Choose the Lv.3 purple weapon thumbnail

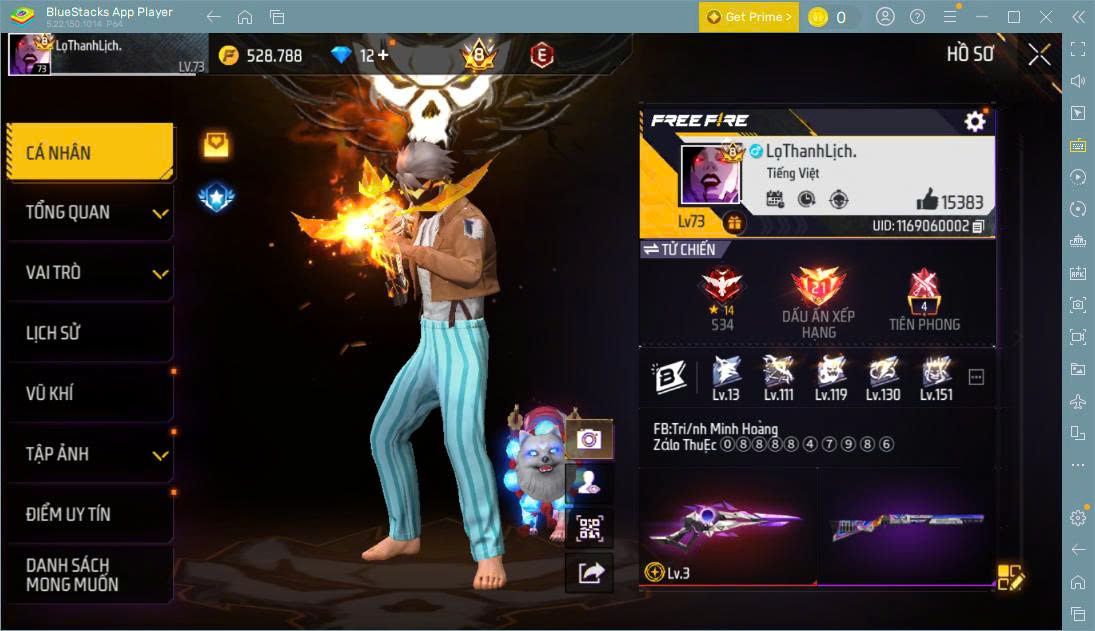pos(727,527)
